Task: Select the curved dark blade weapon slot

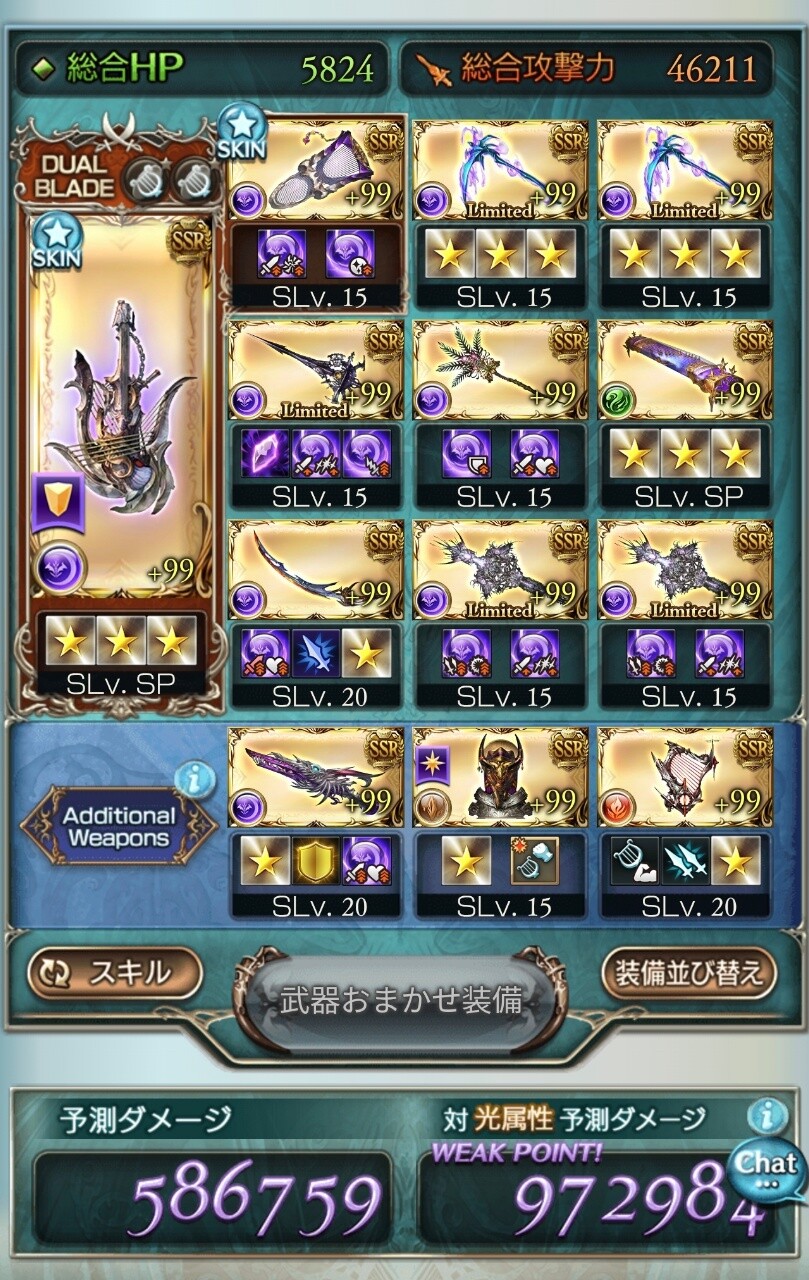Action: pyautogui.click(x=315, y=570)
